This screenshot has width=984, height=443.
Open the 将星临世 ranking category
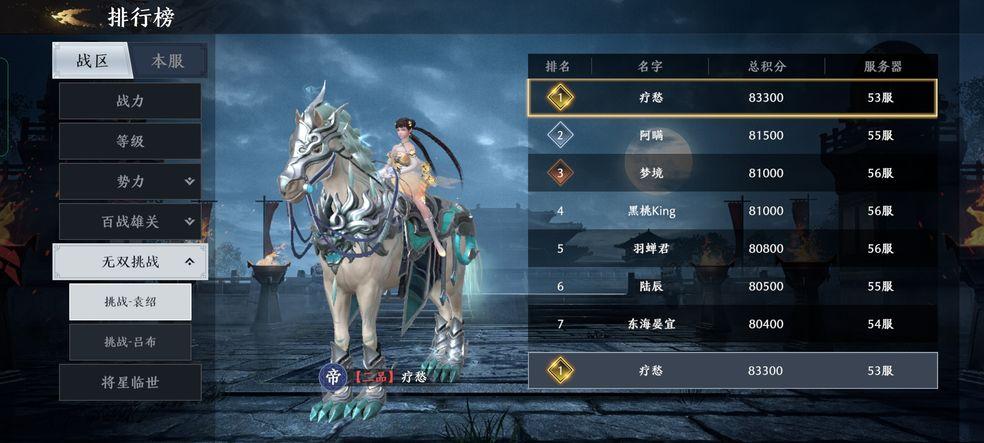tap(130, 382)
